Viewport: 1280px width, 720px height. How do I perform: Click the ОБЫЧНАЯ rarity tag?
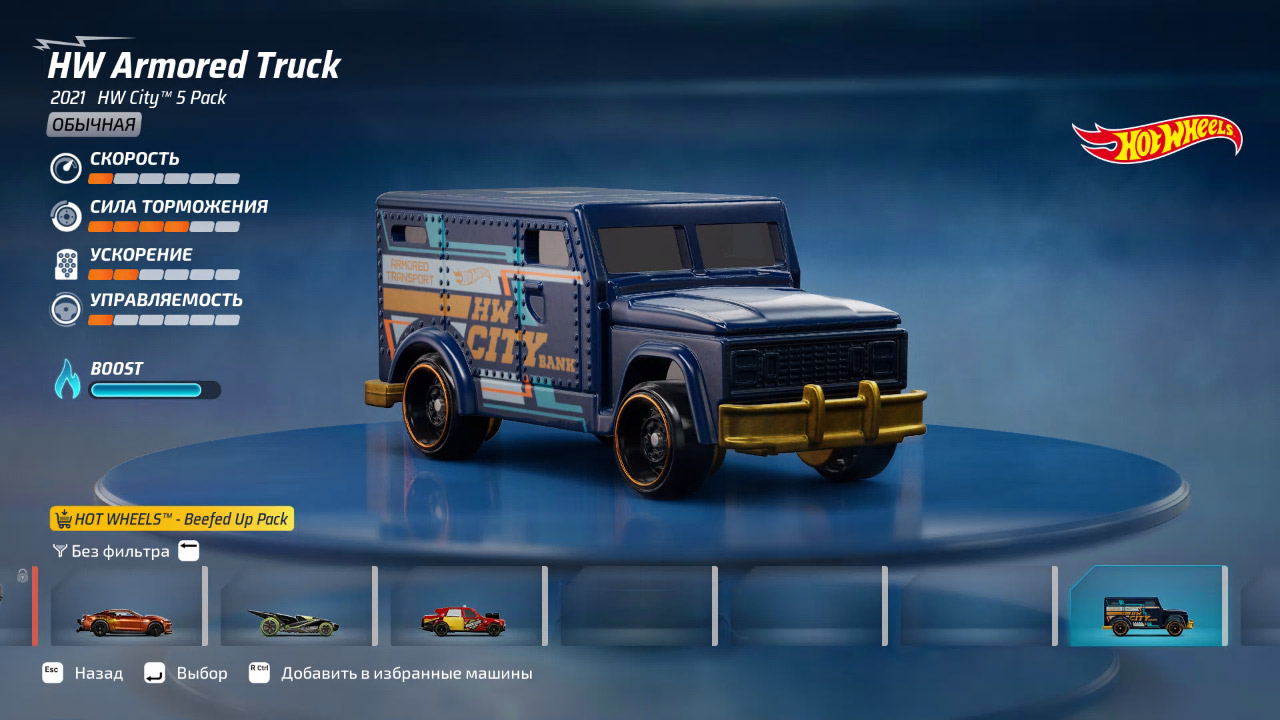(91, 124)
